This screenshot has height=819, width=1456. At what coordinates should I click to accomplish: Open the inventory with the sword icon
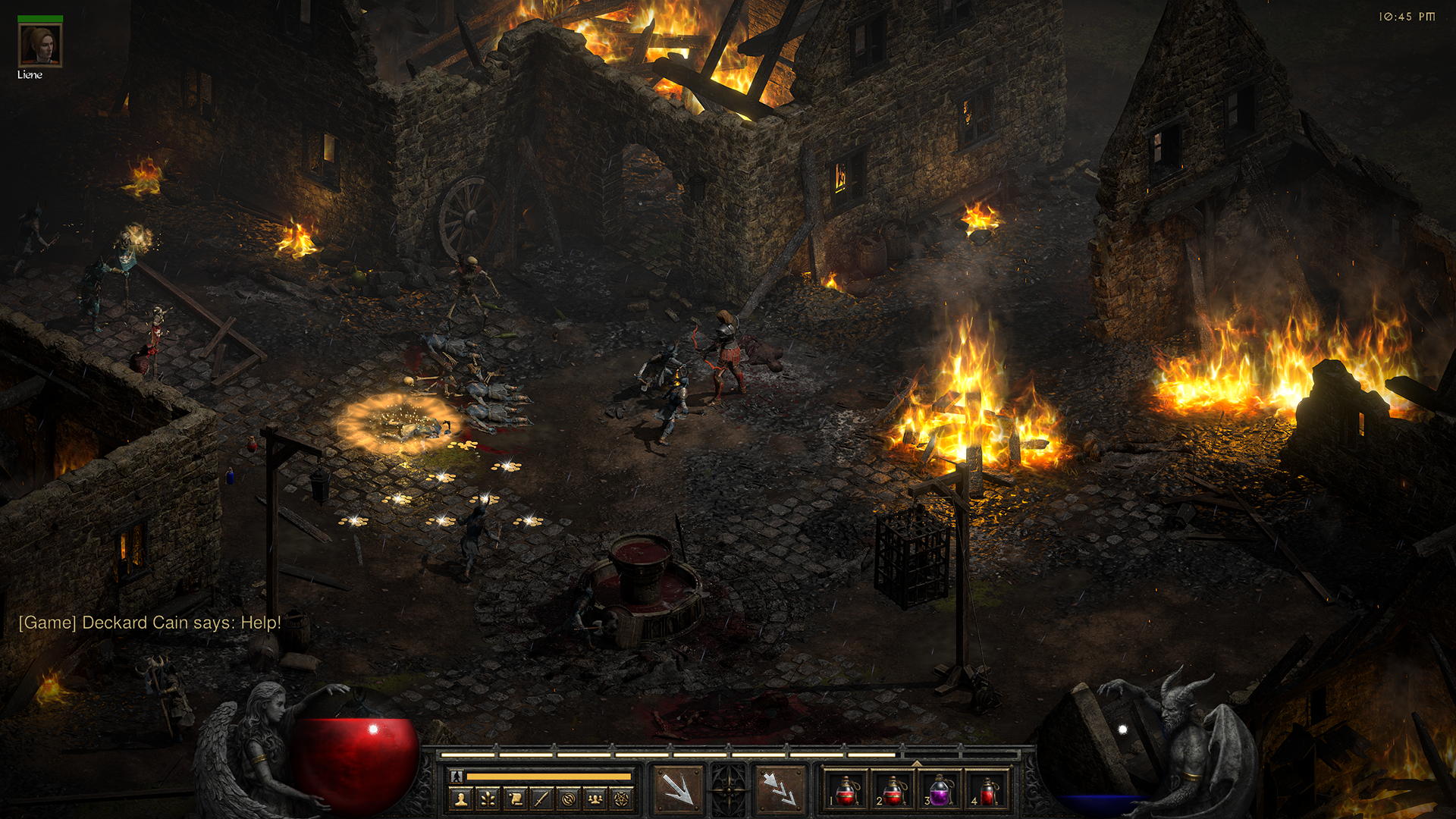coord(541,799)
